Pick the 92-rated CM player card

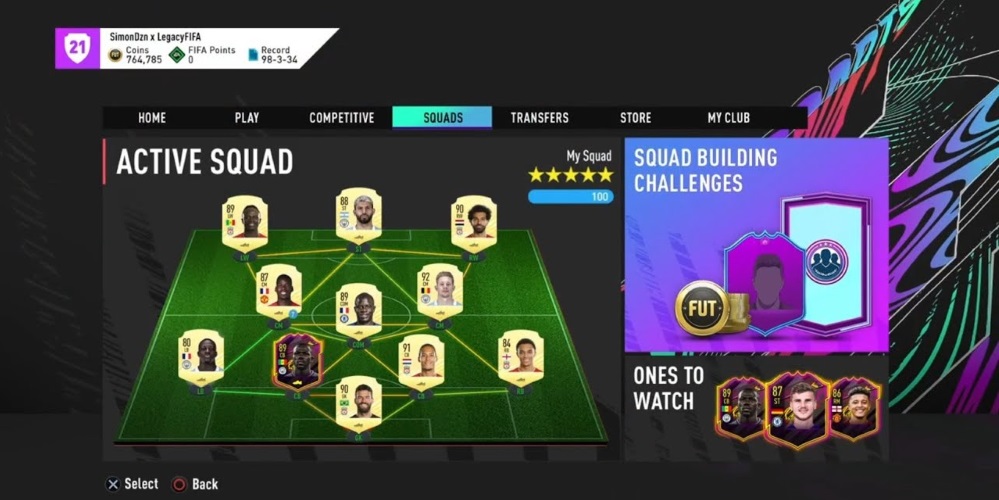(440, 291)
